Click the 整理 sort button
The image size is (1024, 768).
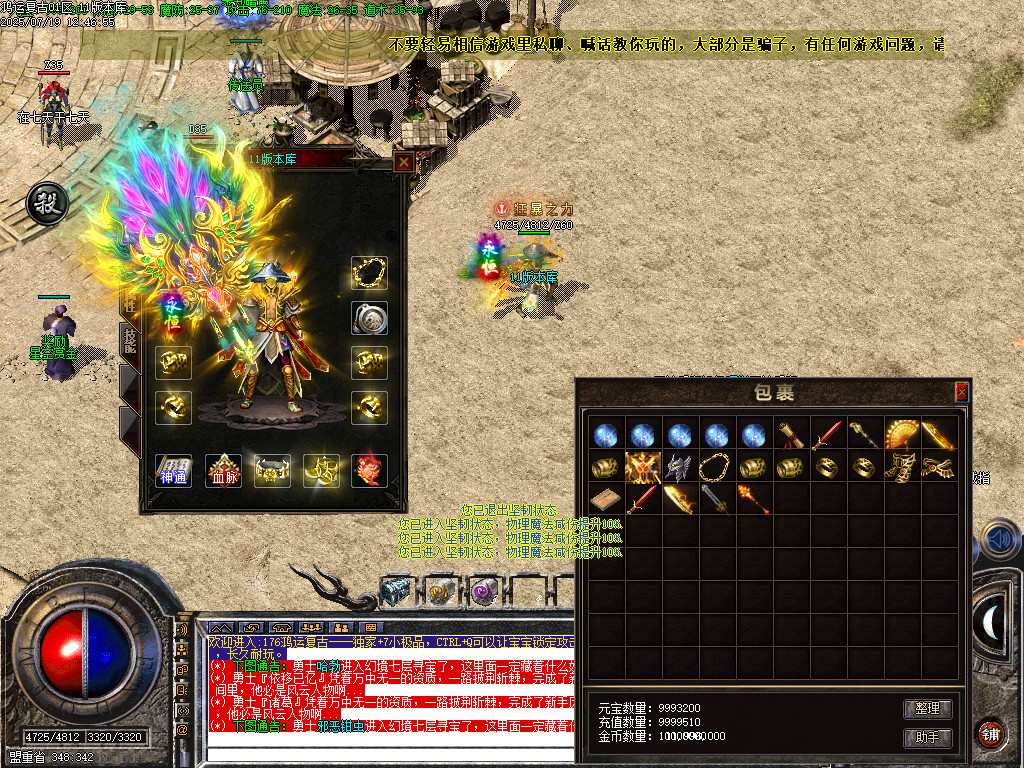click(927, 708)
